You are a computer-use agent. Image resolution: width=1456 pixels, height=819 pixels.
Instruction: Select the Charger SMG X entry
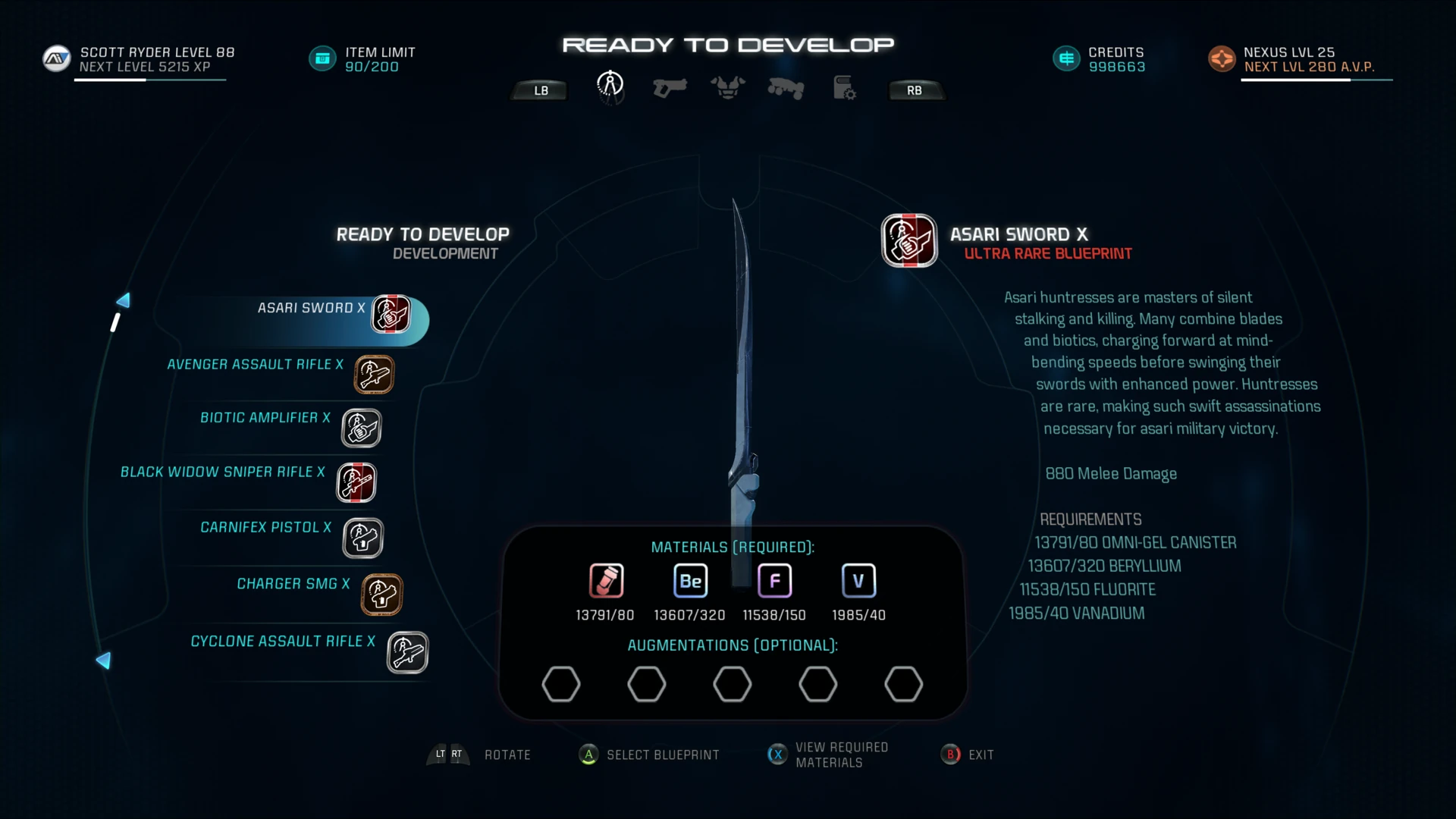(x=293, y=584)
